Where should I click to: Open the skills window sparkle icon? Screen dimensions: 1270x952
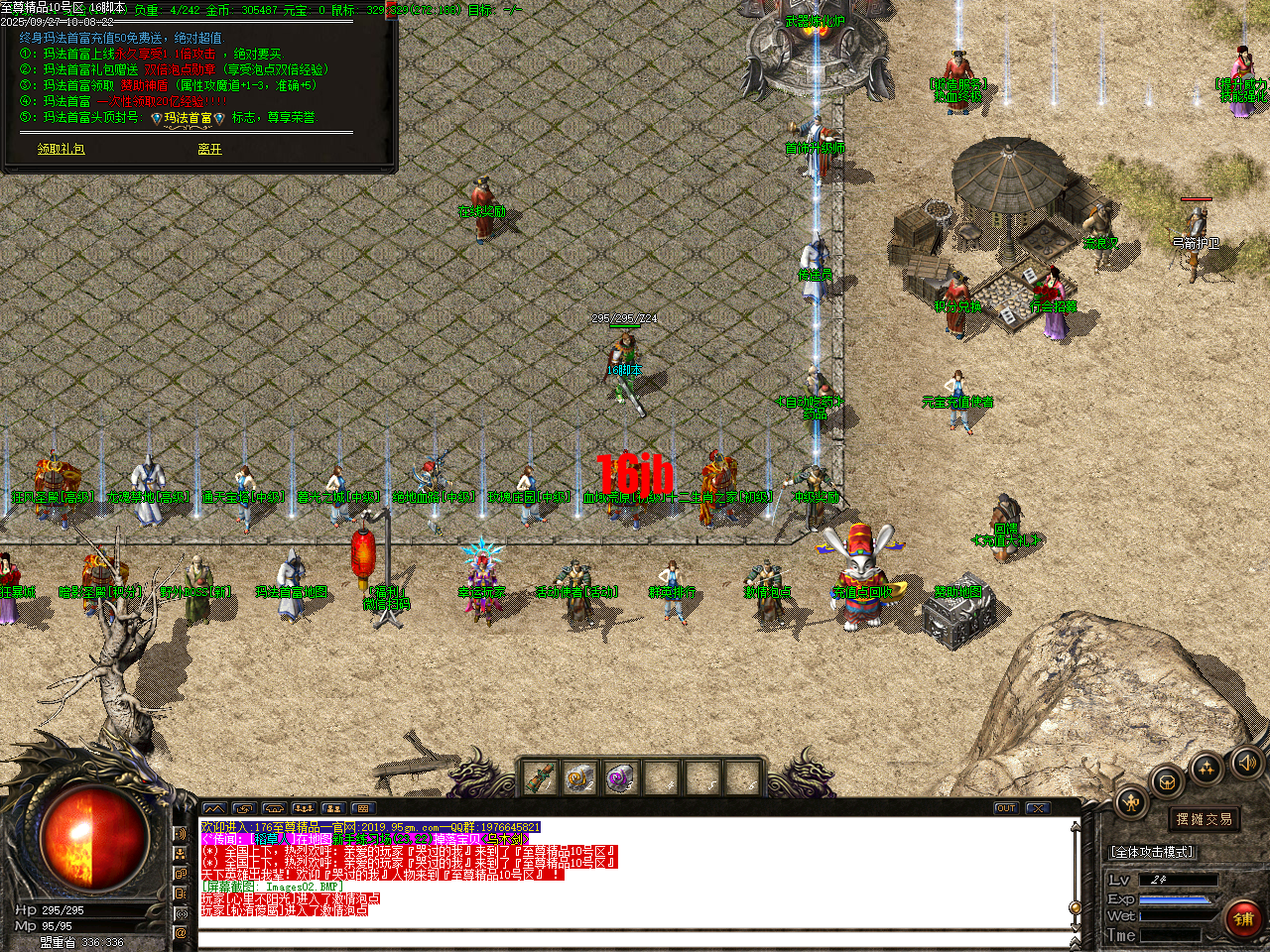pyautogui.click(x=1207, y=770)
